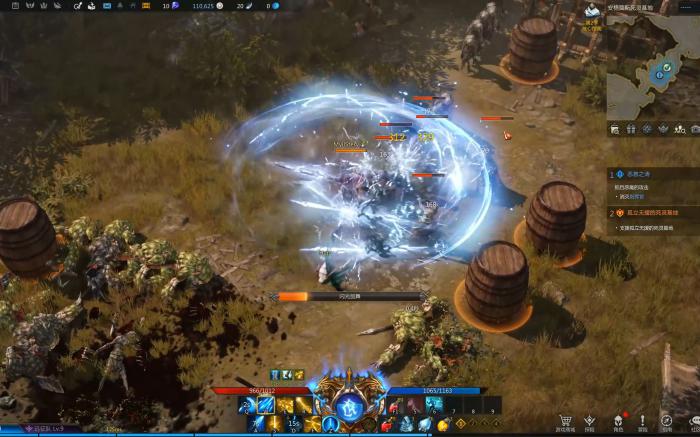The image size is (700, 437).
Task: Open the exclamation mark menu button
Action: 642,420
